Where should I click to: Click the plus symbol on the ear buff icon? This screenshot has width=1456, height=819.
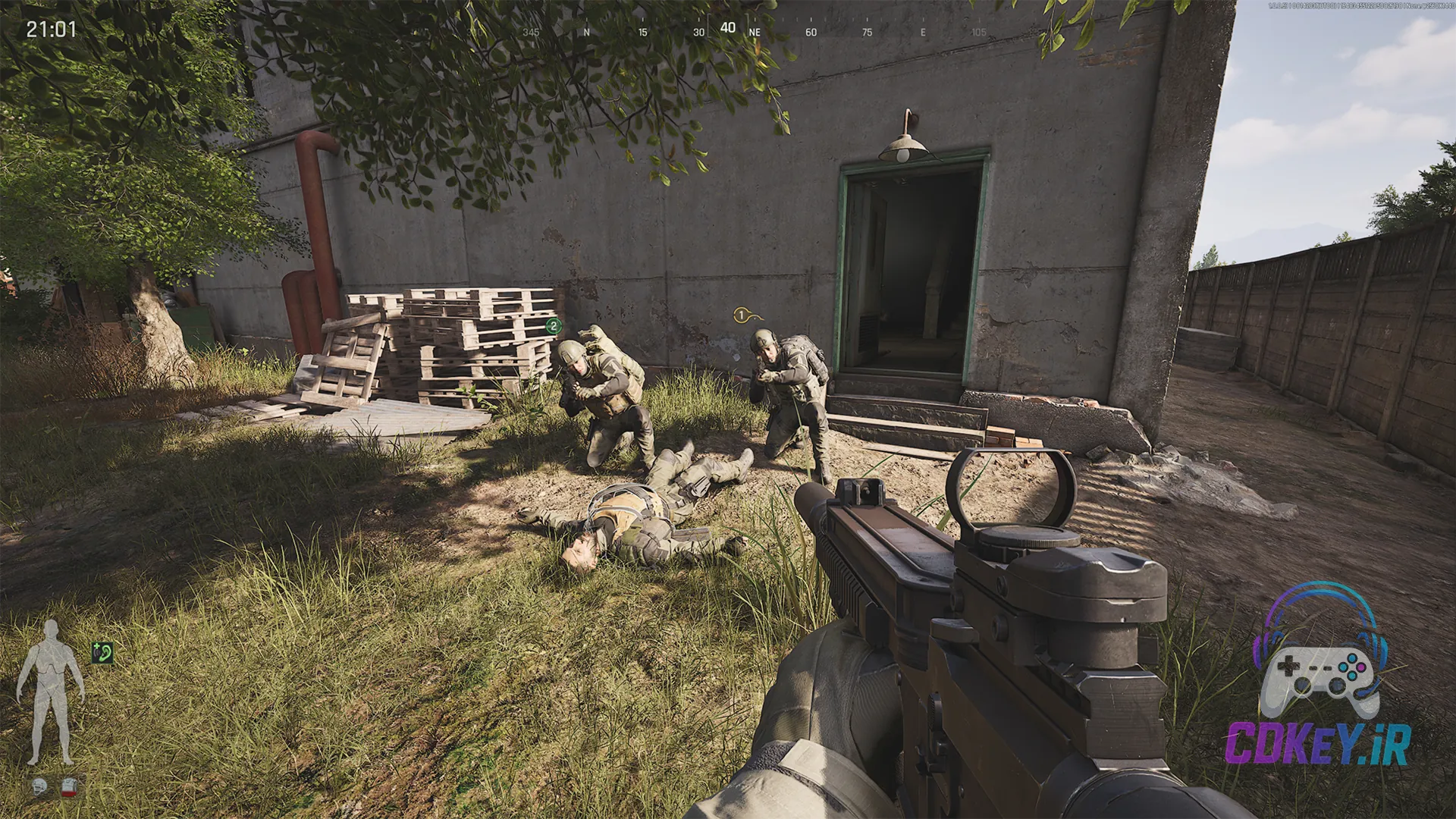coord(96,645)
